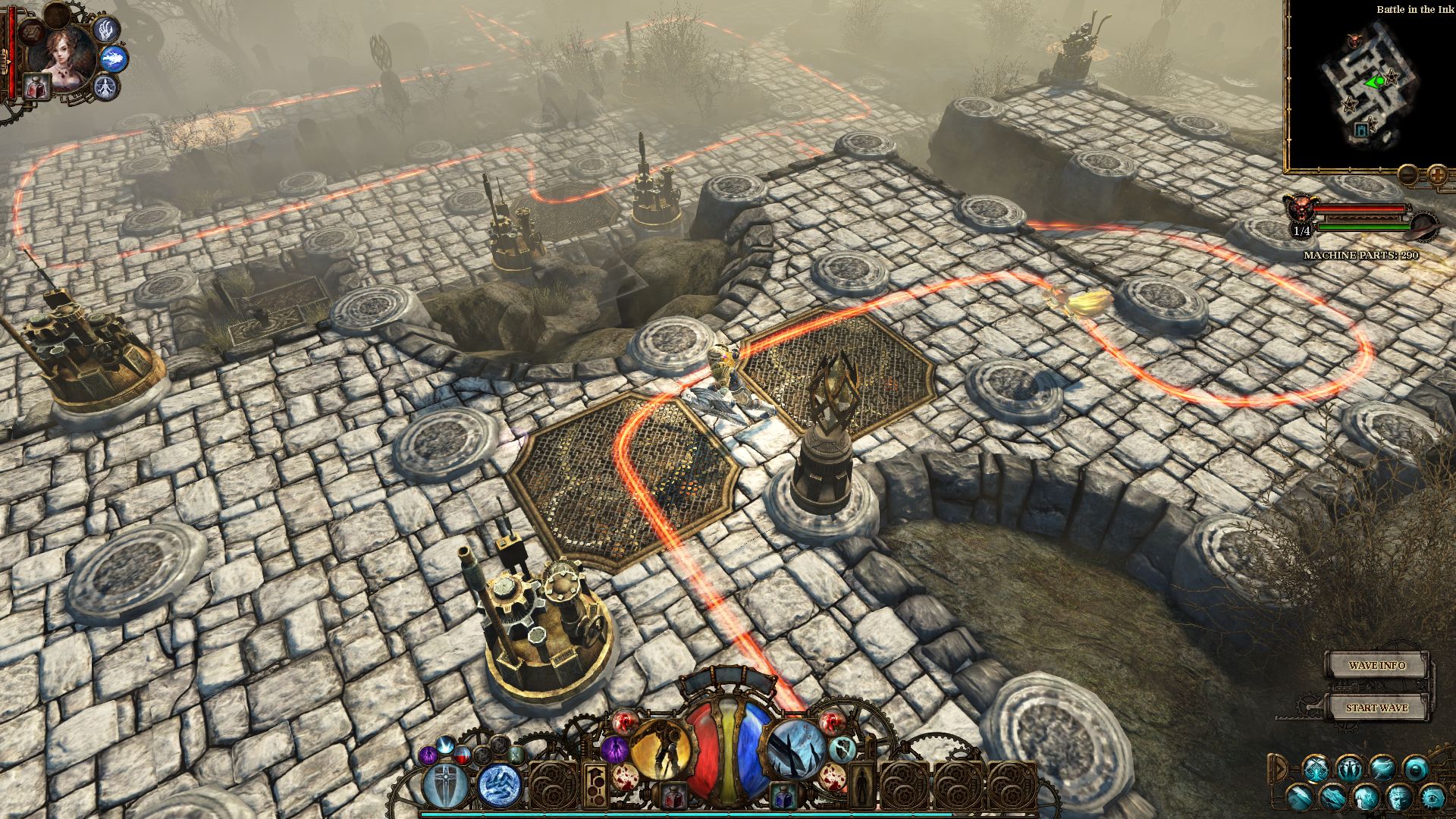Activate the ice spikes secondary skill

795,748
